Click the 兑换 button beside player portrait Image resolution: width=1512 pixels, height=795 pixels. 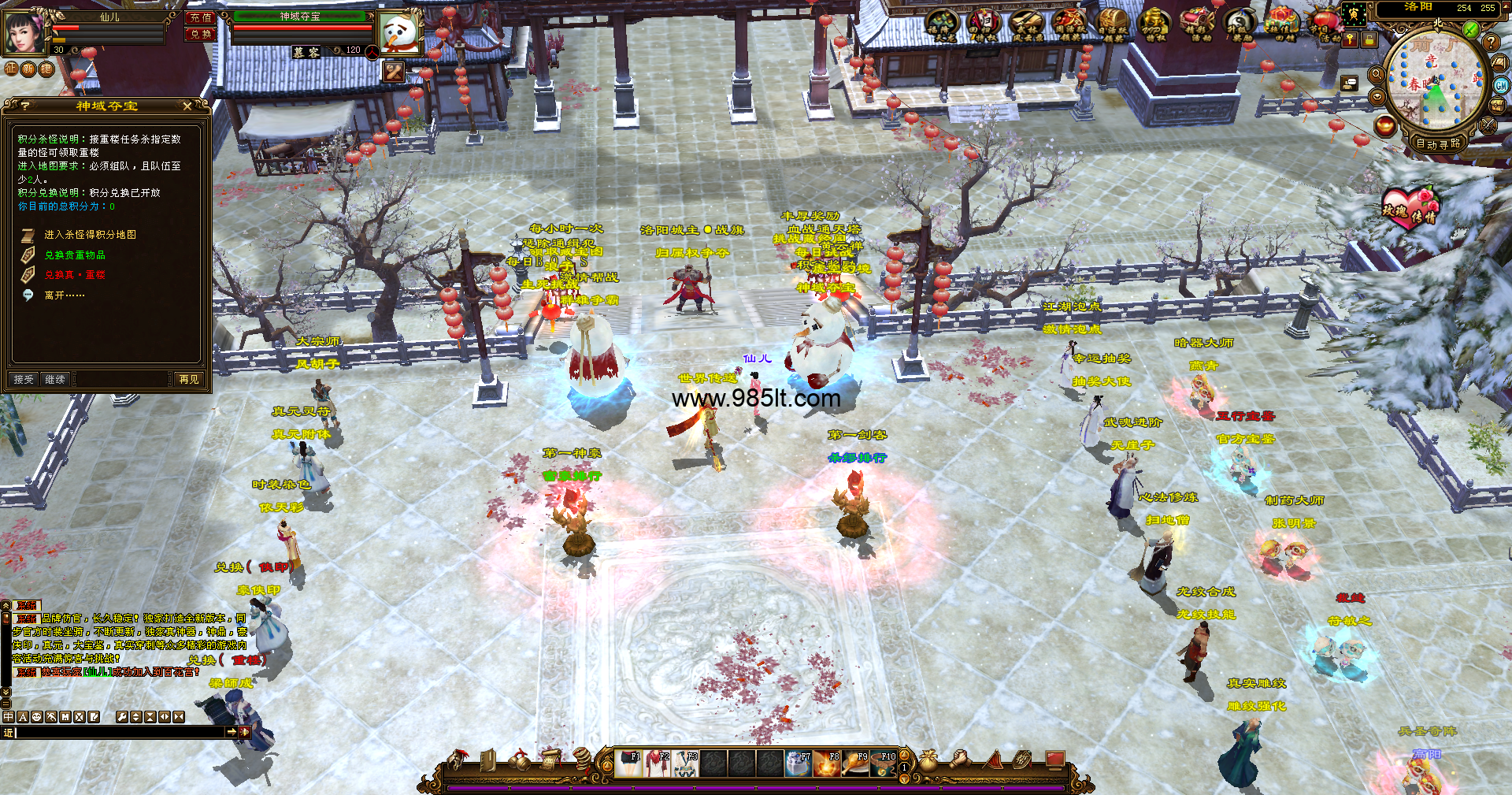click(200, 34)
